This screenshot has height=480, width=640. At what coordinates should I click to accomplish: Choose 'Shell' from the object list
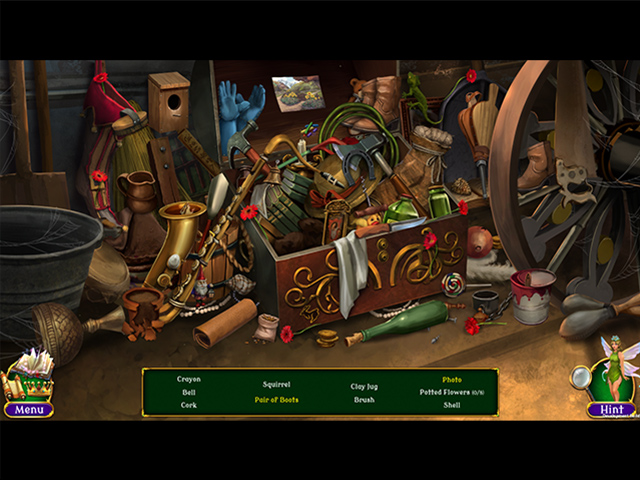pos(452,405)
